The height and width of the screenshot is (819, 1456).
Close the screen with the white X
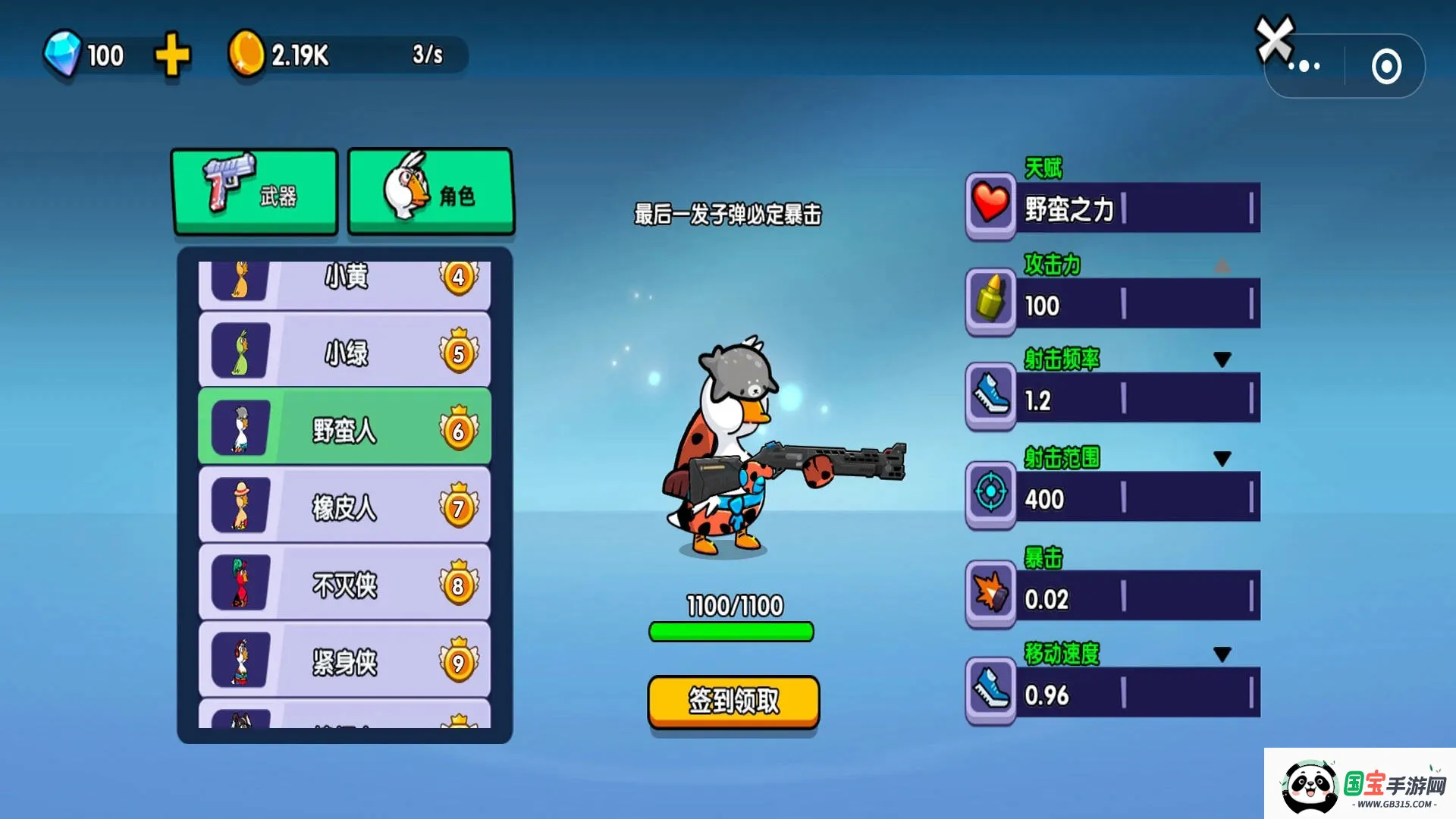click(x=1274, y=38)
